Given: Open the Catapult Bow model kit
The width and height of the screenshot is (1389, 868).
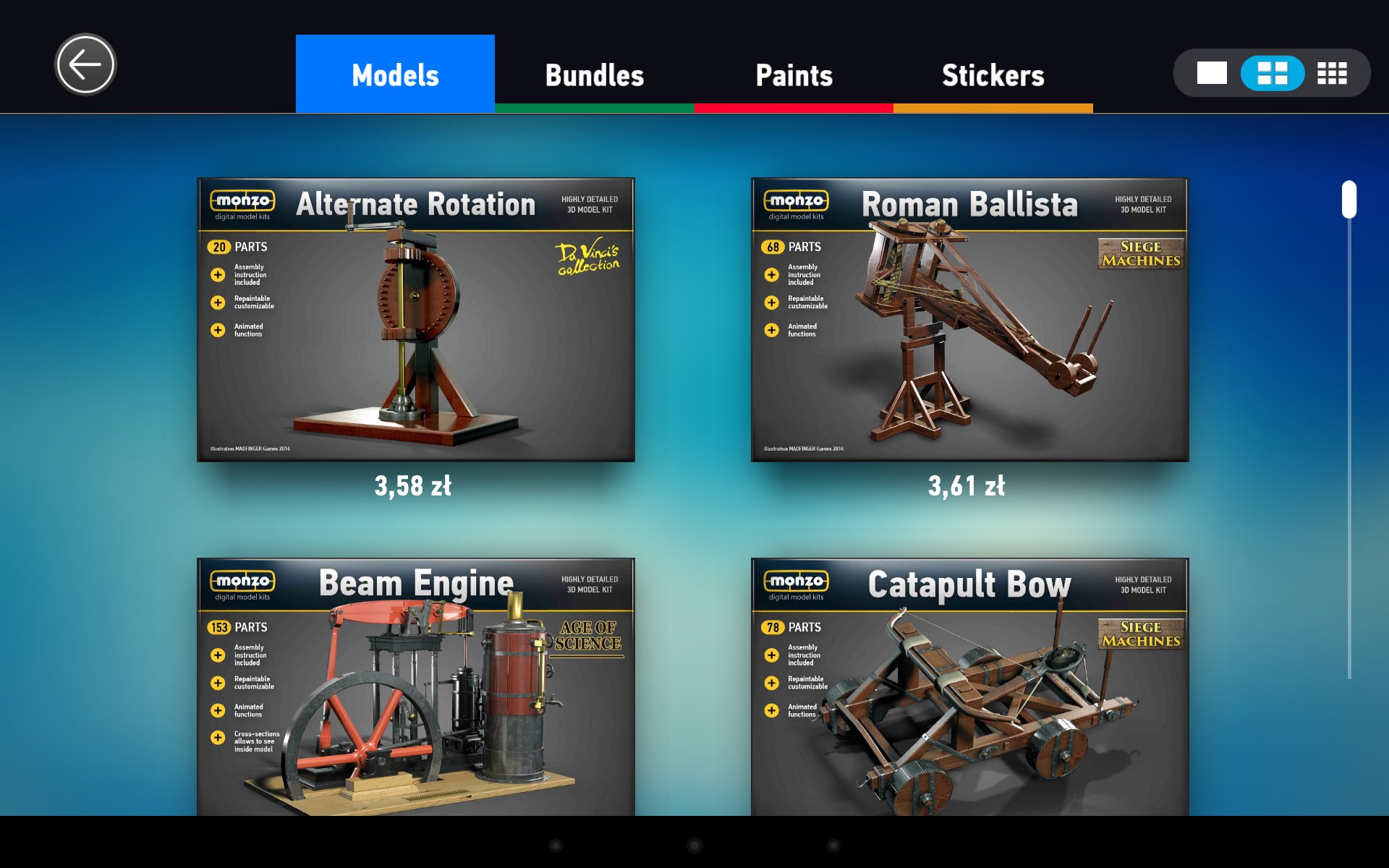Looking at the screenshot, I should [969, 687].
